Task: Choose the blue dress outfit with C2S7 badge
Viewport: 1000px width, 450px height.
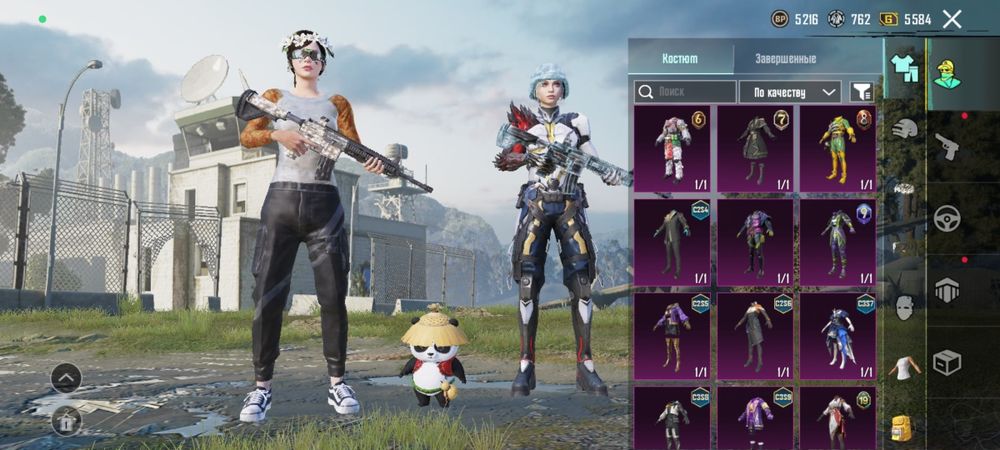Action: (x=837, y=334)
